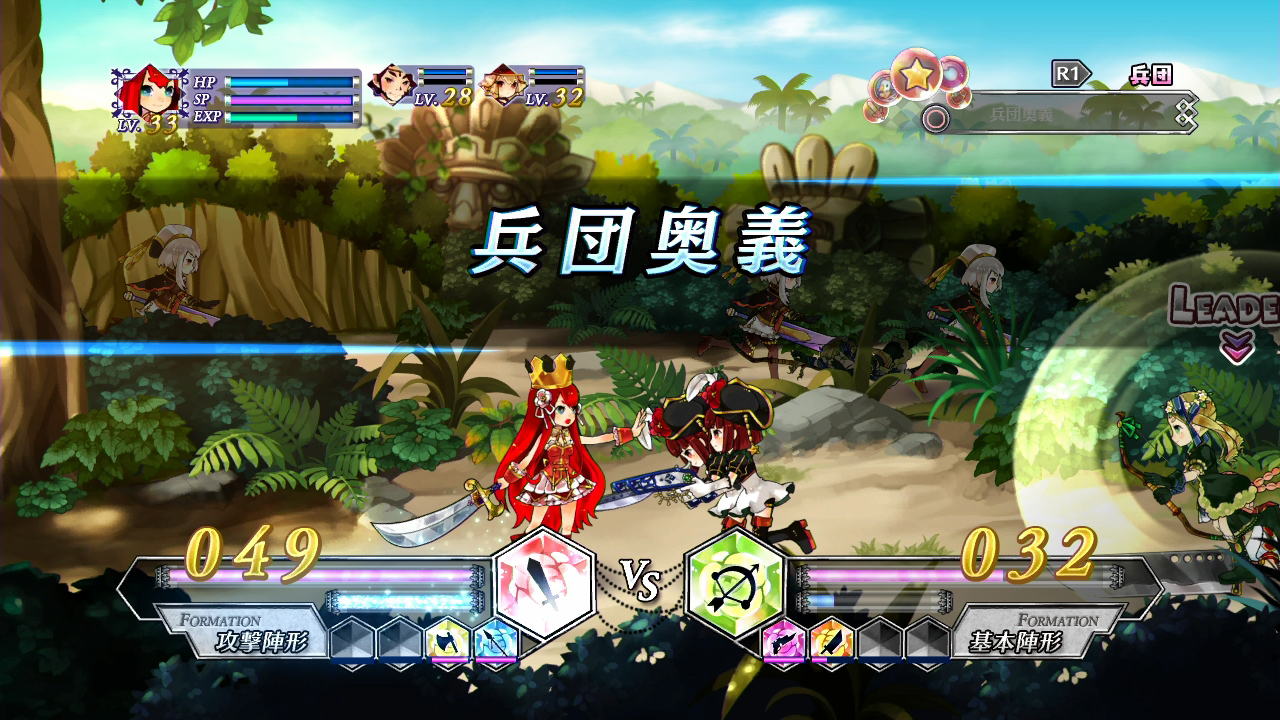Select the orange sword skill hexagon
Viewport: 1280px width, 720px height.
coord(830,643)
